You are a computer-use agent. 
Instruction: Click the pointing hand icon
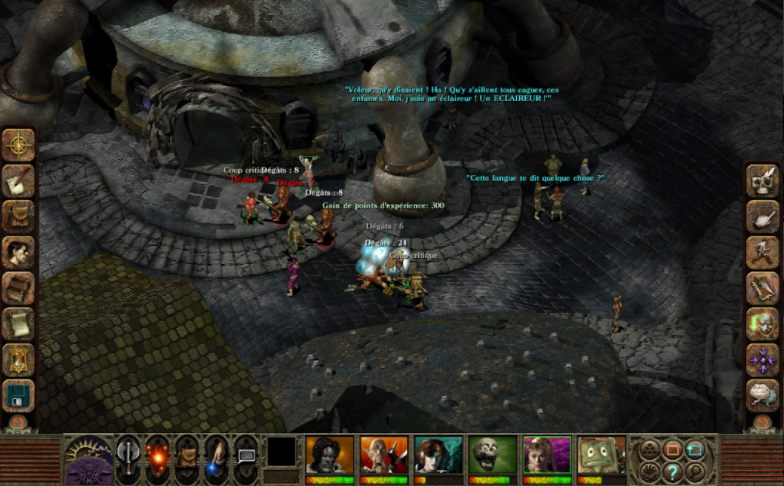[762, 217]
